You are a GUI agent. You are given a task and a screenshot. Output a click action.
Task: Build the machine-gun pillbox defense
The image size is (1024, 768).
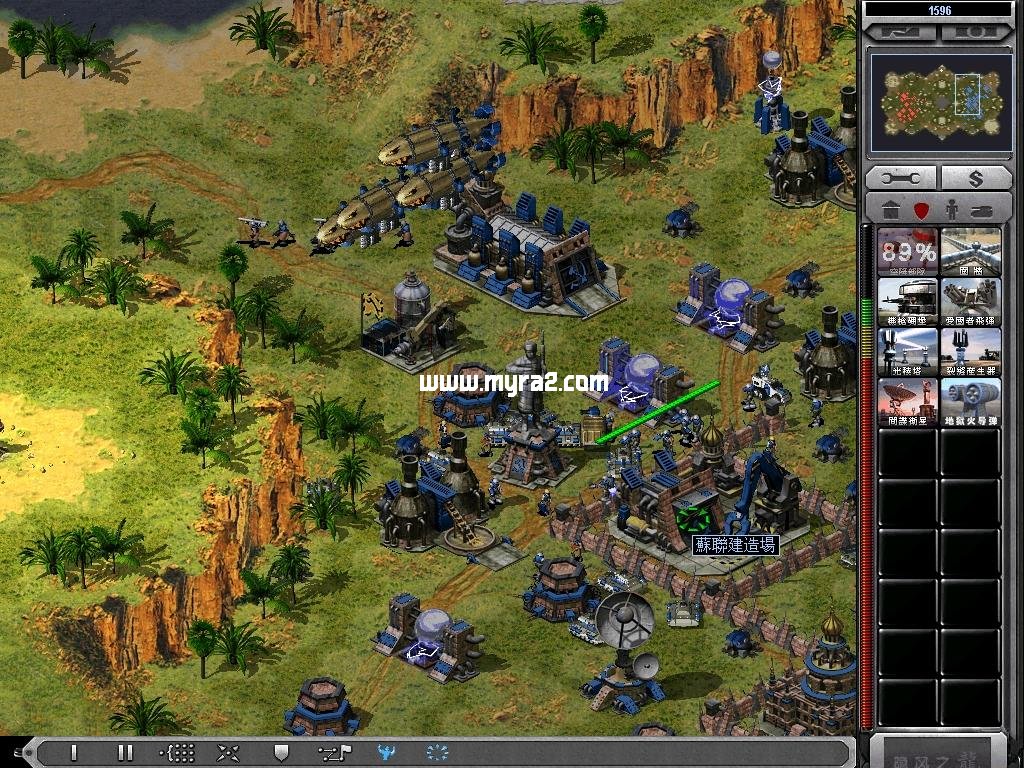pyautogui.click(x=908, y=301)
